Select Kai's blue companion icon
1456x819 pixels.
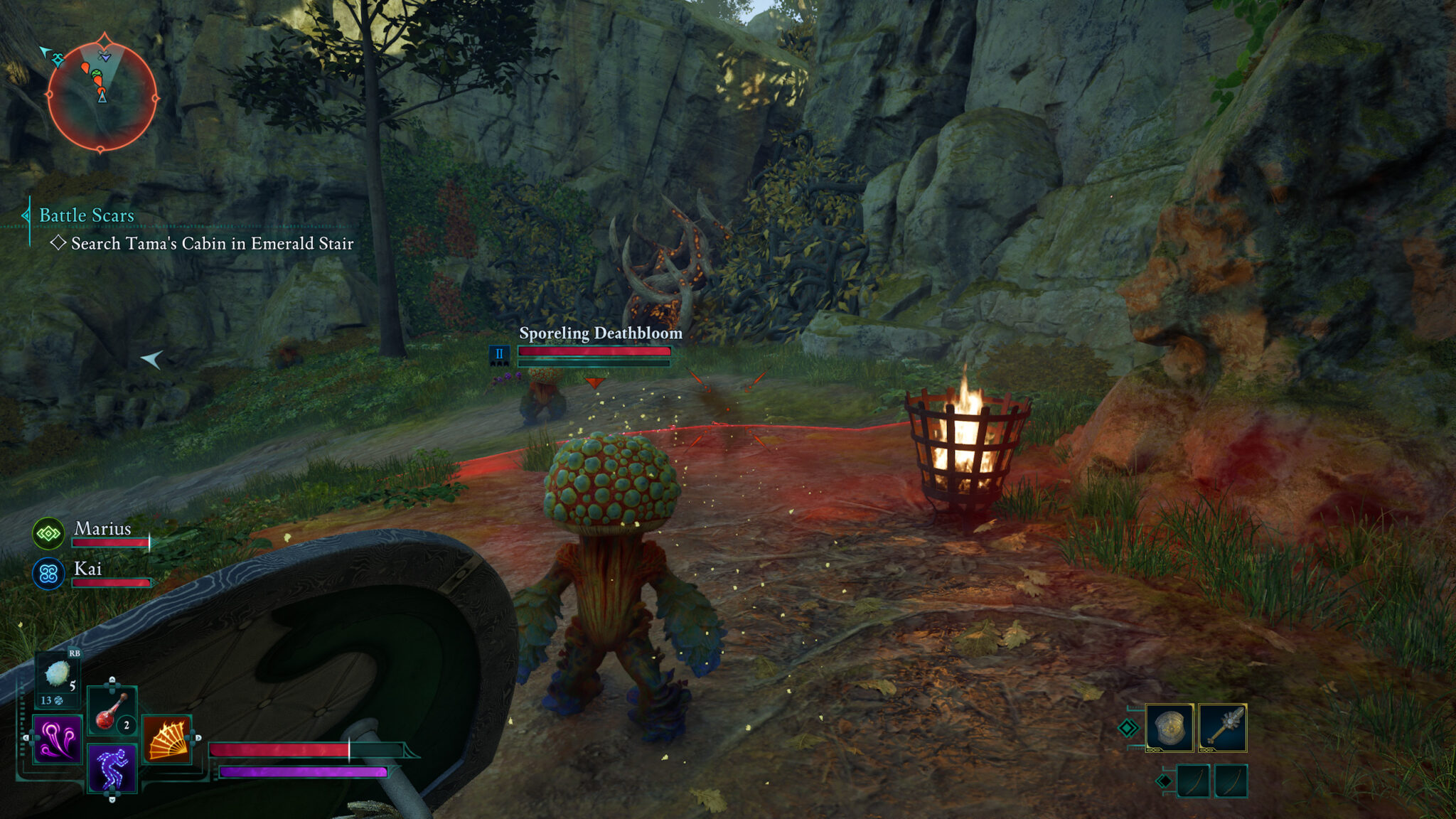click(x=48, y=573)
